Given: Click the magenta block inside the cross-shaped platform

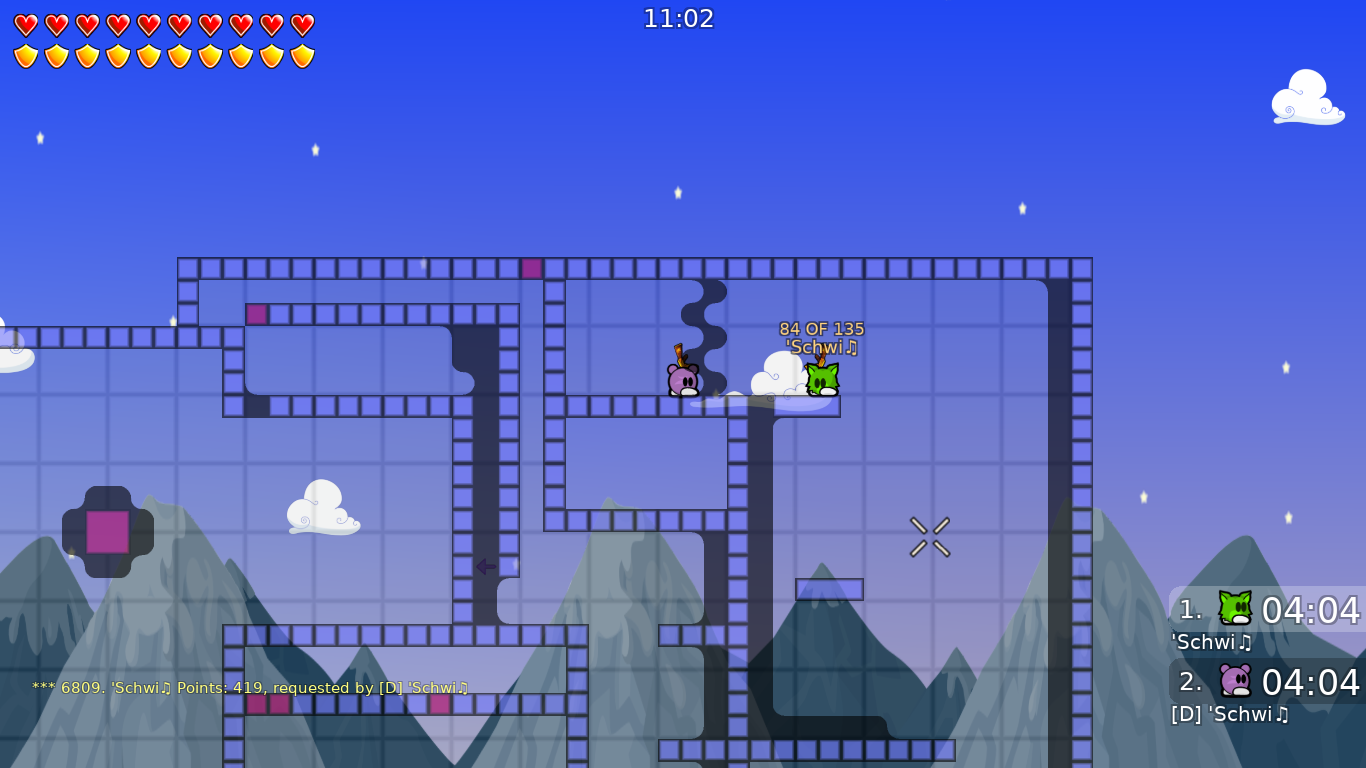Looking at the screenshot, I should [107, 530].
